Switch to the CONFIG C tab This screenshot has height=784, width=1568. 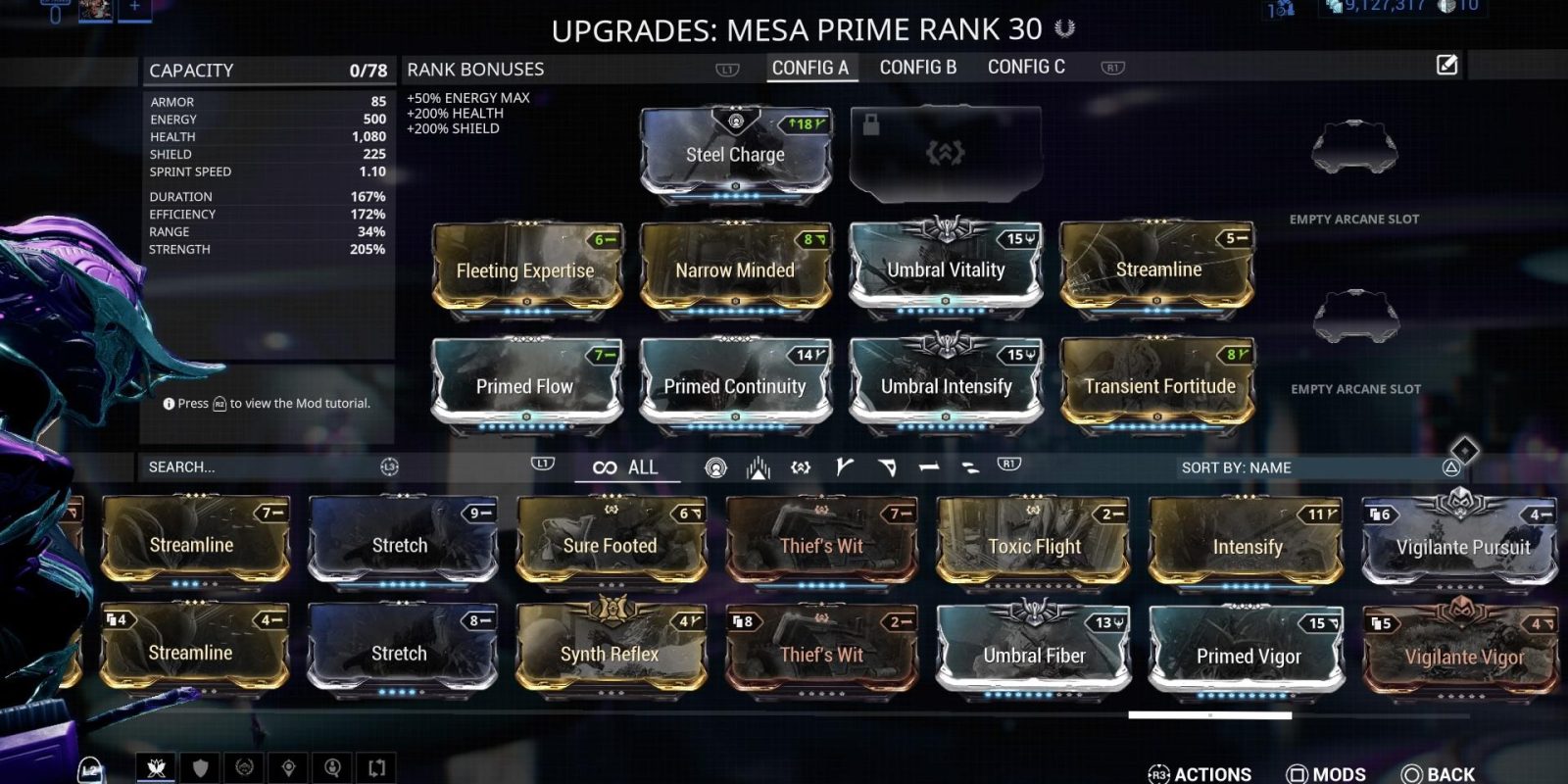(x=1024, y=67)
